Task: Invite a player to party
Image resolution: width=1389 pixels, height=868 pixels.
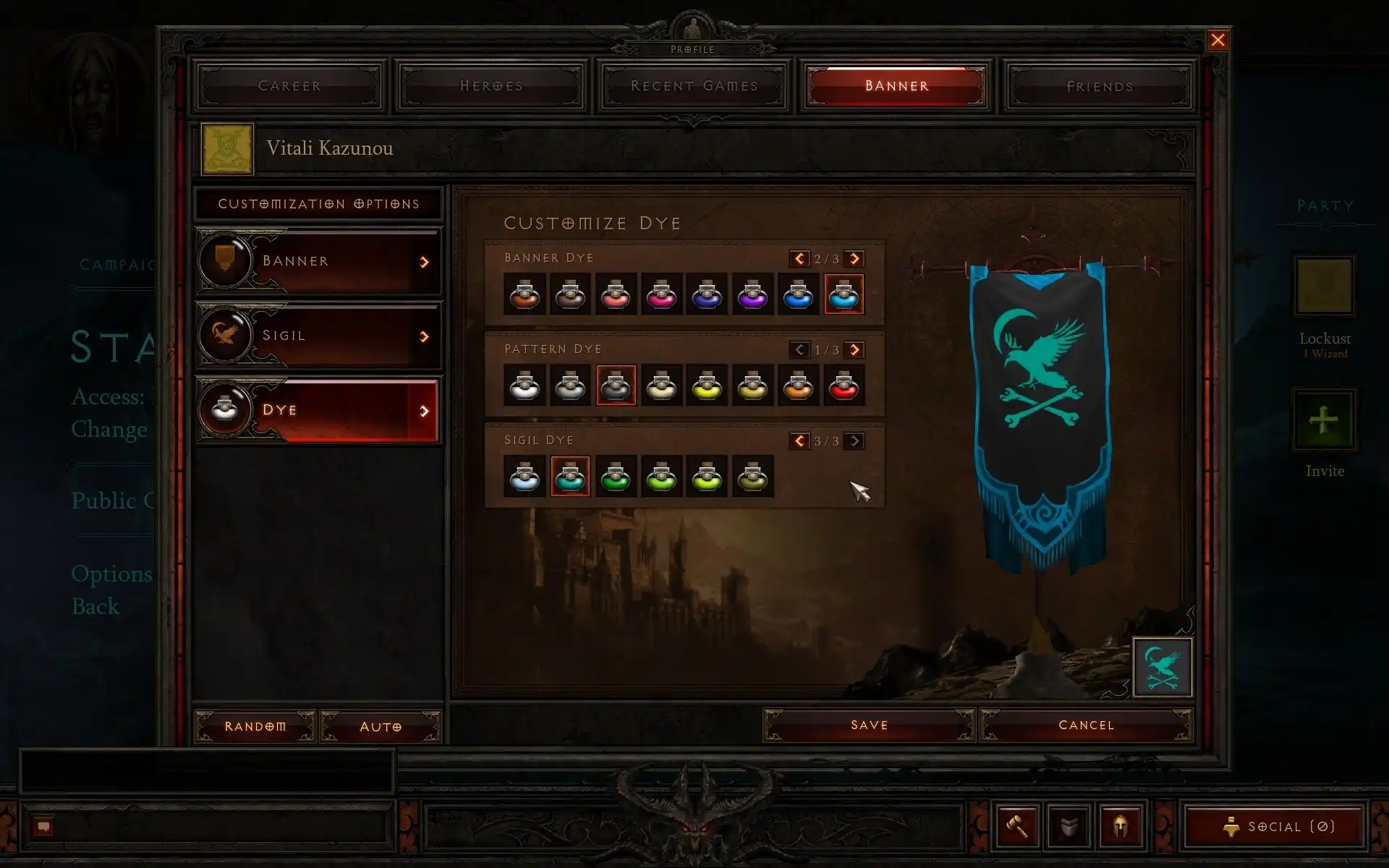Action: click(1324, 420)
